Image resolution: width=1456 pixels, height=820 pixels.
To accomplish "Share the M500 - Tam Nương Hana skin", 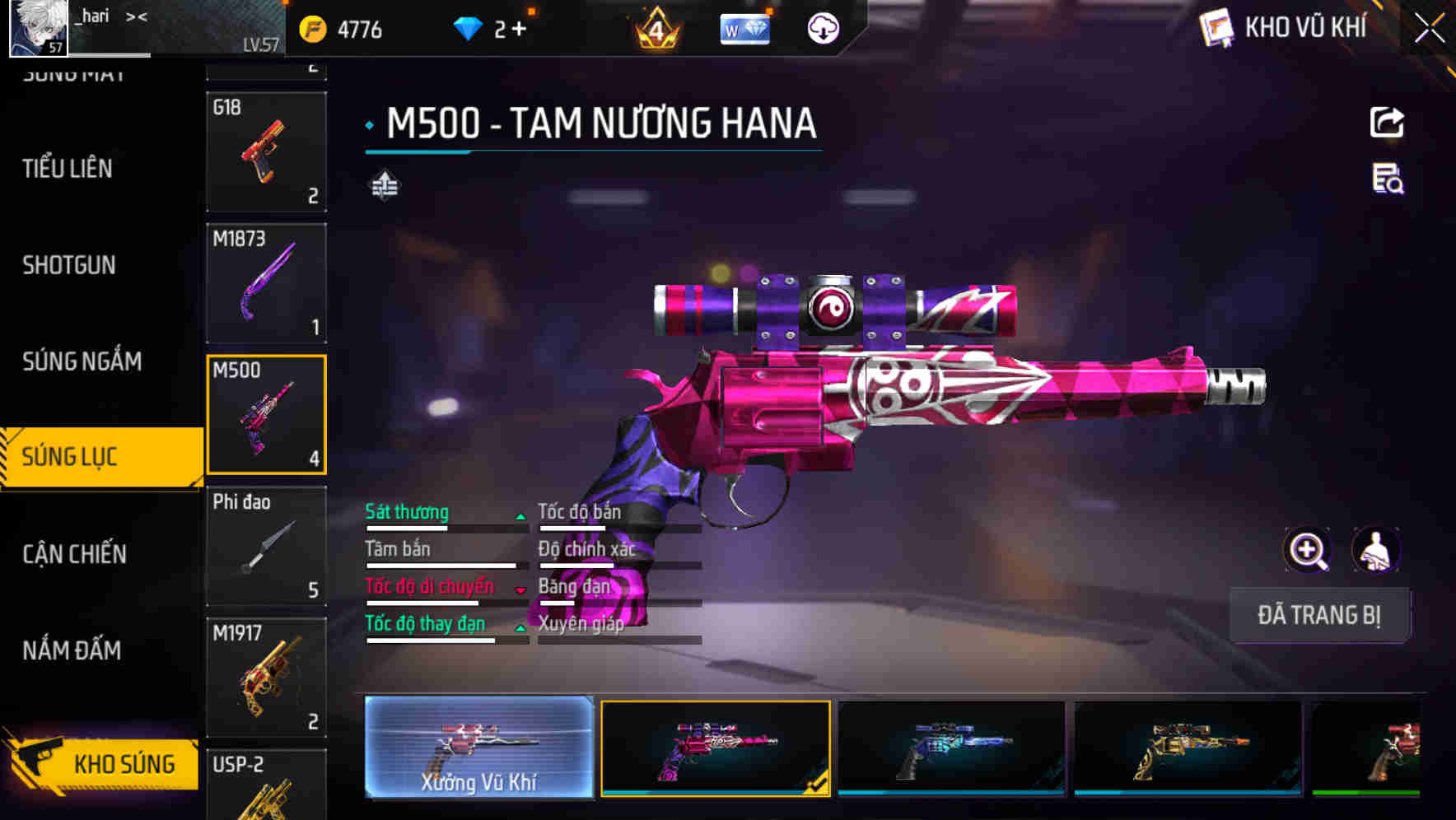I will point(1387,122).
